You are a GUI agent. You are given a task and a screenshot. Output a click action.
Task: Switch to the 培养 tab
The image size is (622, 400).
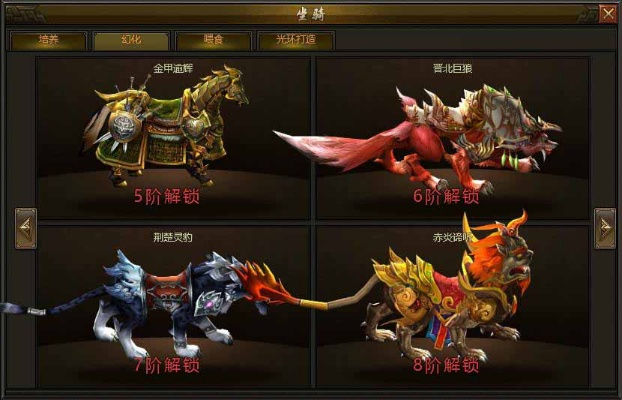[48, 41]
